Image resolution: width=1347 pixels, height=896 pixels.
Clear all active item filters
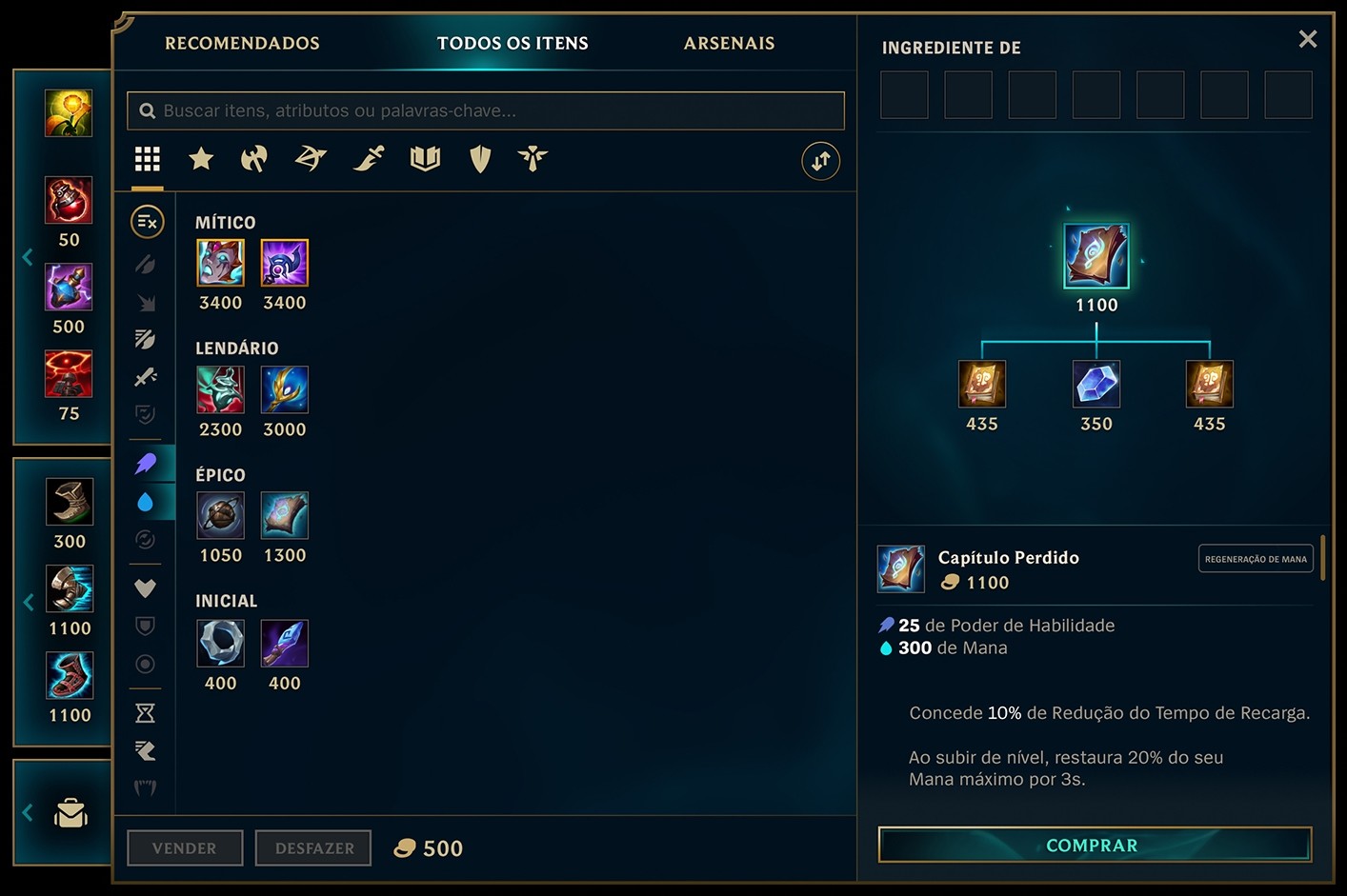coord(146,222)
